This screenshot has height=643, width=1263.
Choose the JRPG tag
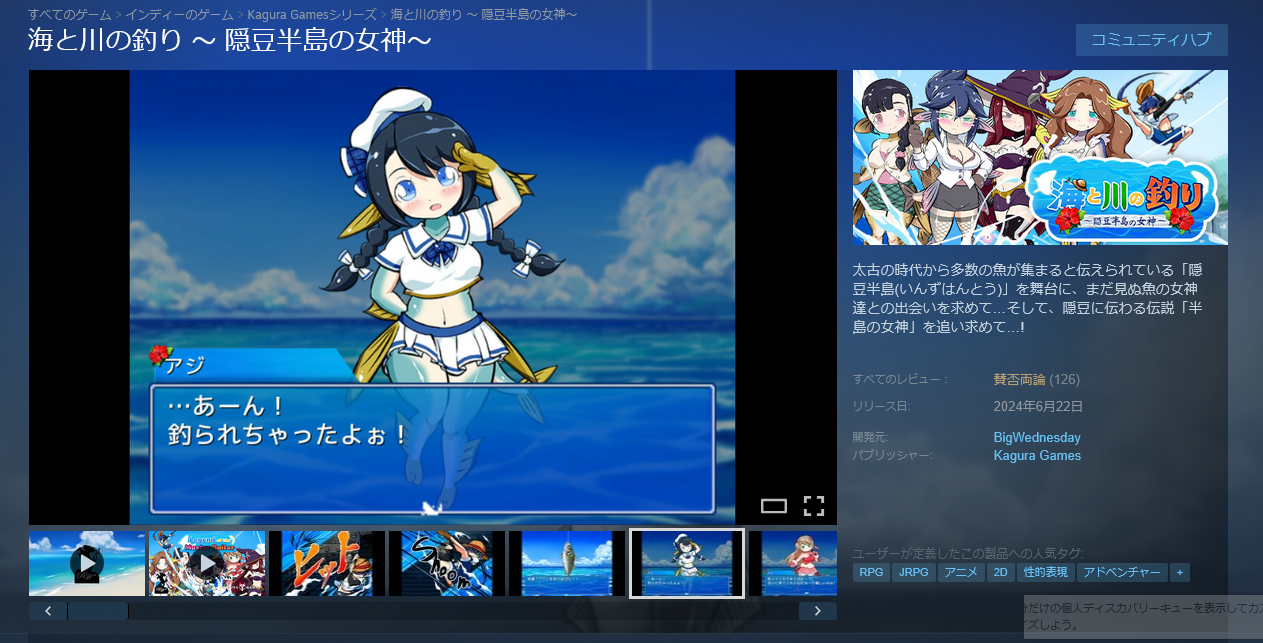point(912,573)
